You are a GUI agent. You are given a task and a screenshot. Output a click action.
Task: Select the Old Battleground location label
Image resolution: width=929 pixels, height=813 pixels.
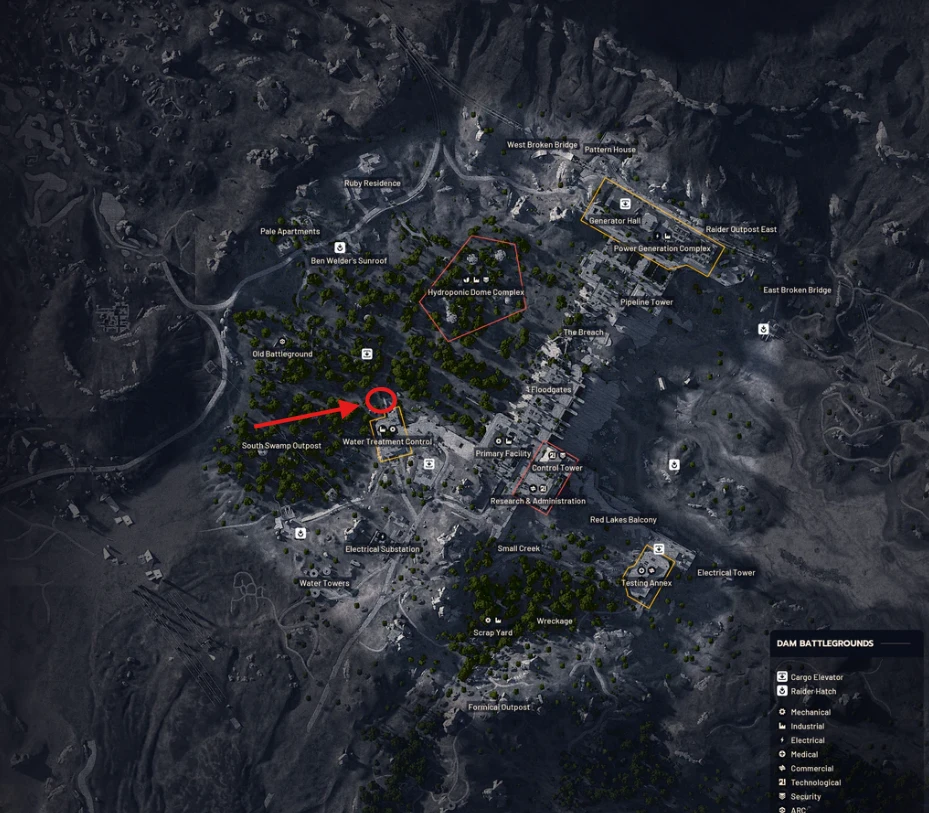pos(282,354)
